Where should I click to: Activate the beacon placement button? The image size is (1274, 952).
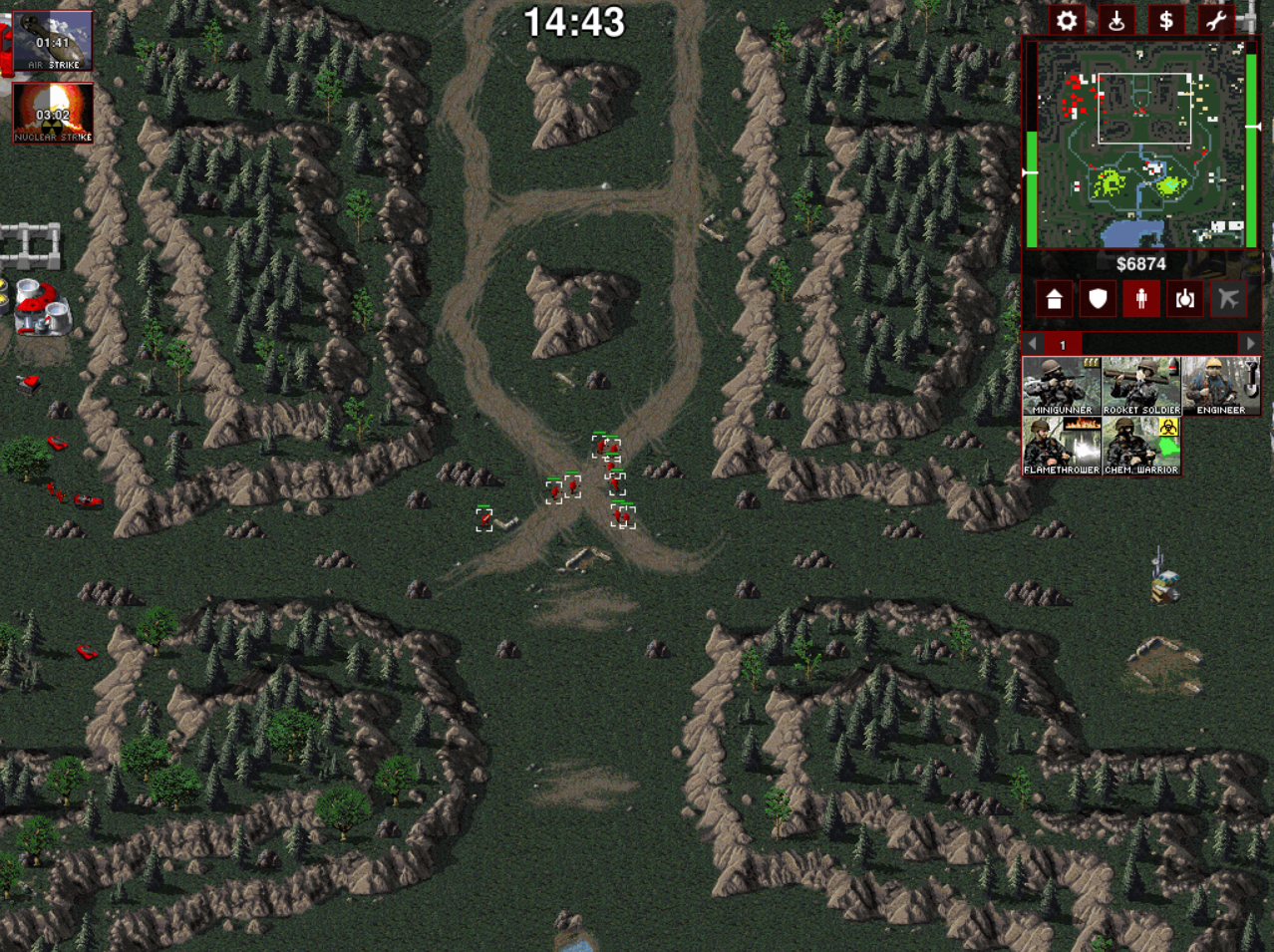coord(1116,21)
